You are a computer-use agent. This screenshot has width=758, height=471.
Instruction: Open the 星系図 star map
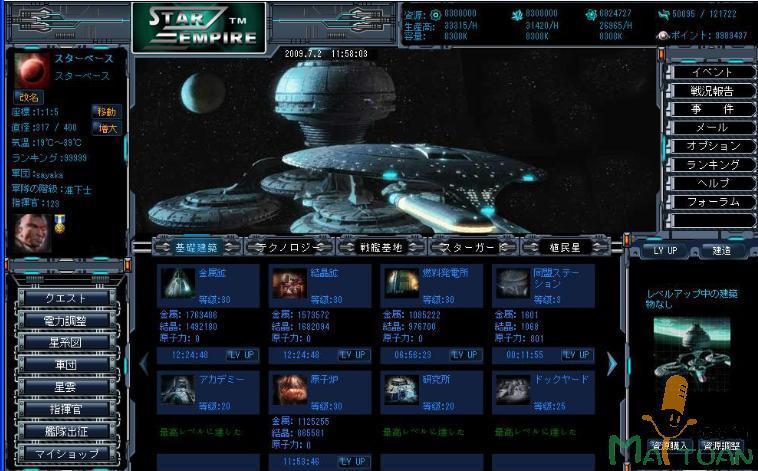(x=67, y=342)
